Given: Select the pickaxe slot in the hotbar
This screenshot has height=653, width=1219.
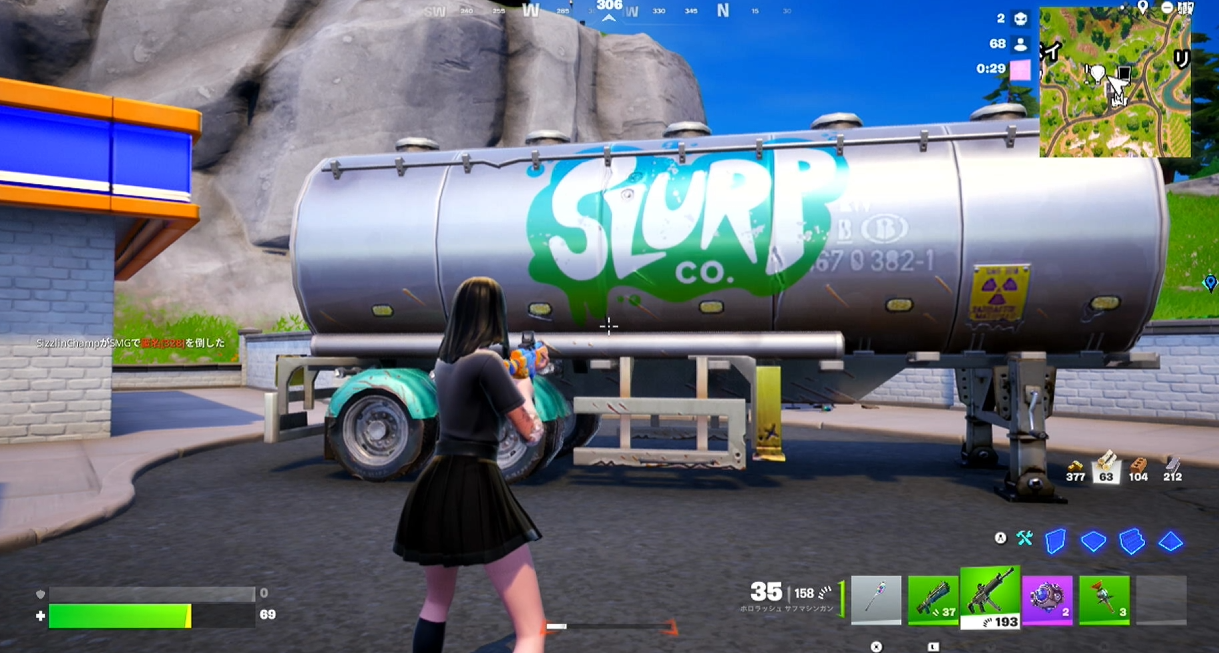Looking at the screenshot, I should tap(876, 600).
